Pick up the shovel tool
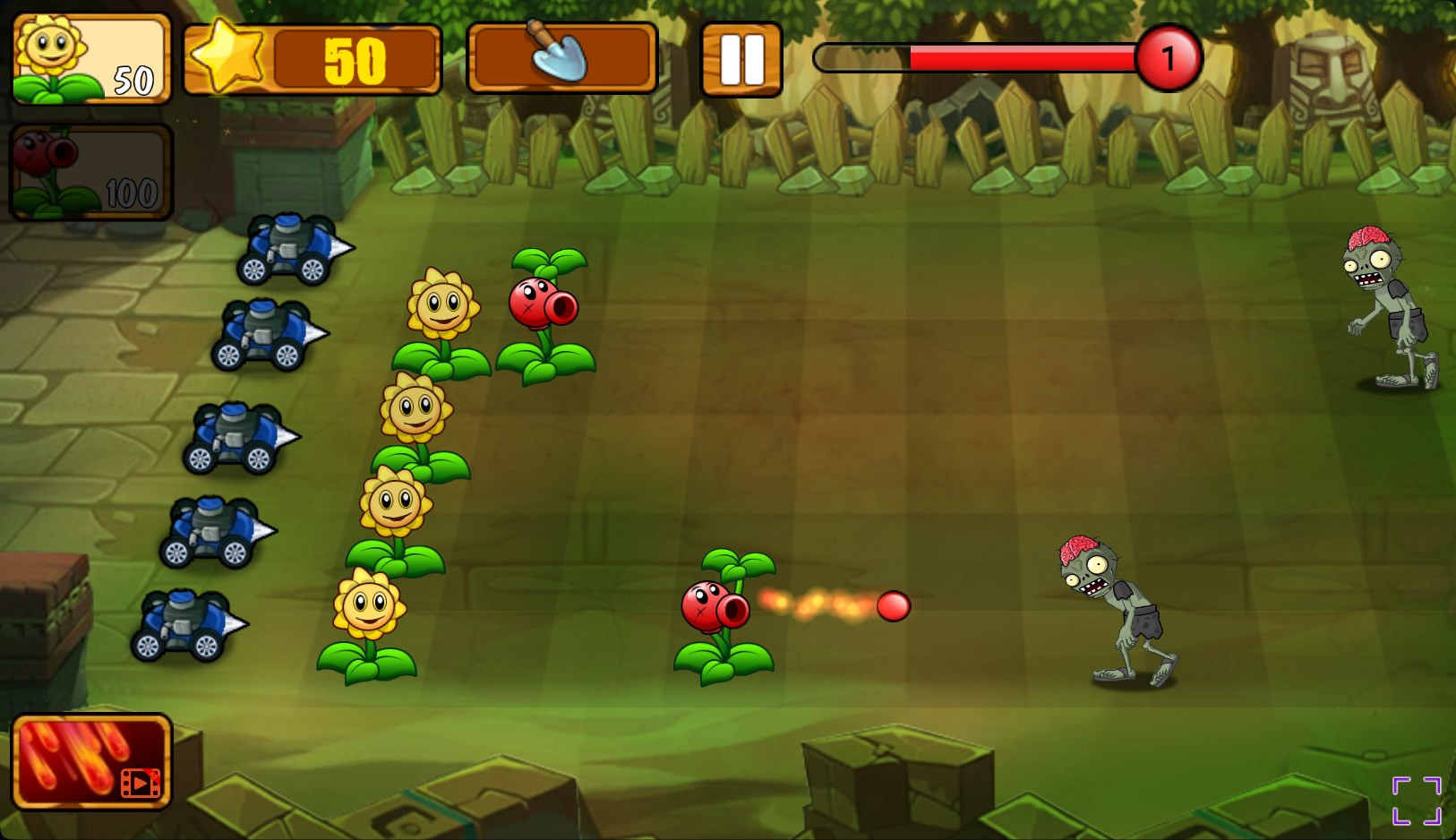Image resolution: width=1456 pixels, height=840 pixels. coord(561,58)
